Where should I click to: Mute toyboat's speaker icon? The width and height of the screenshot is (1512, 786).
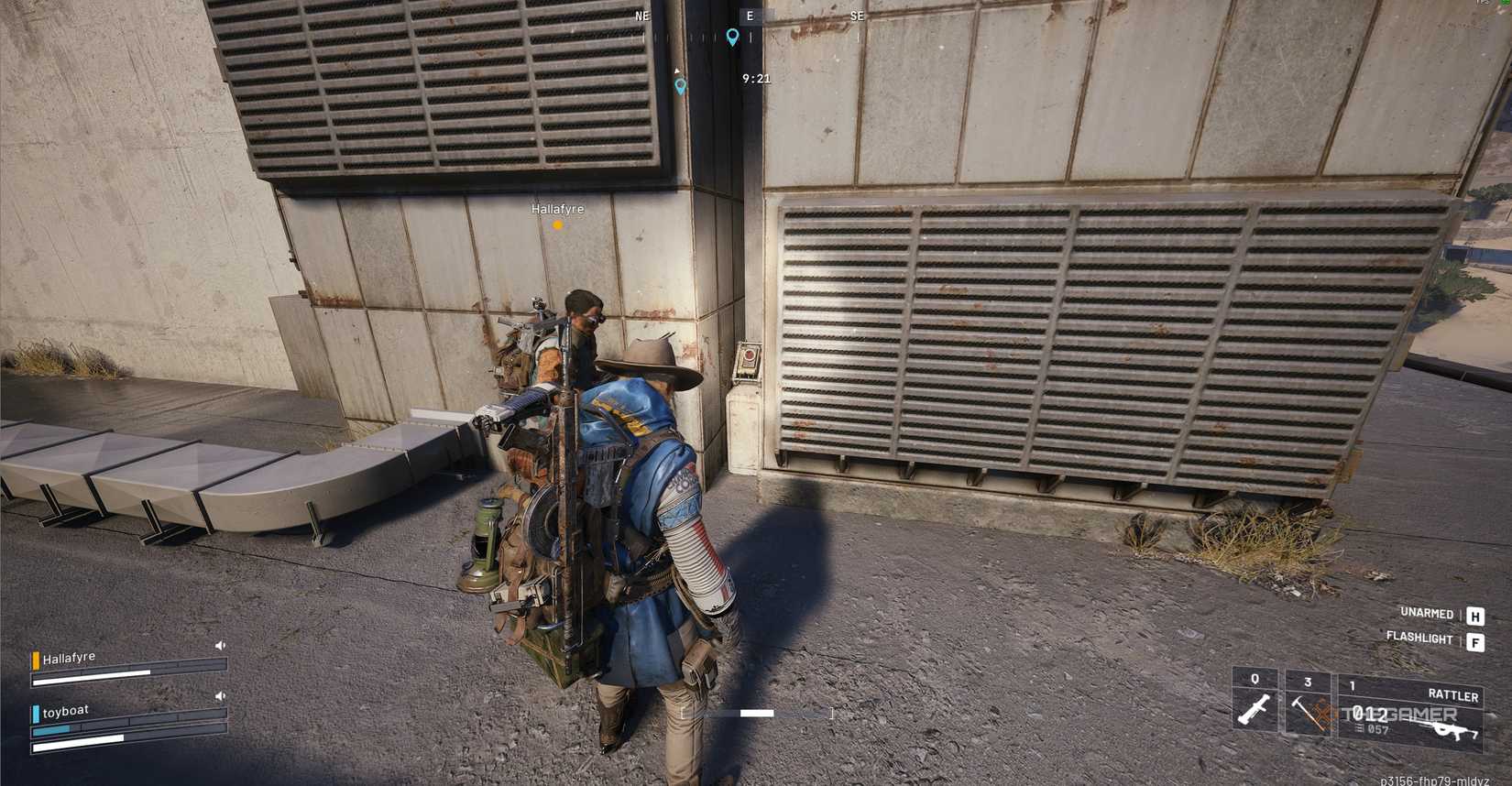pos(220,695)
